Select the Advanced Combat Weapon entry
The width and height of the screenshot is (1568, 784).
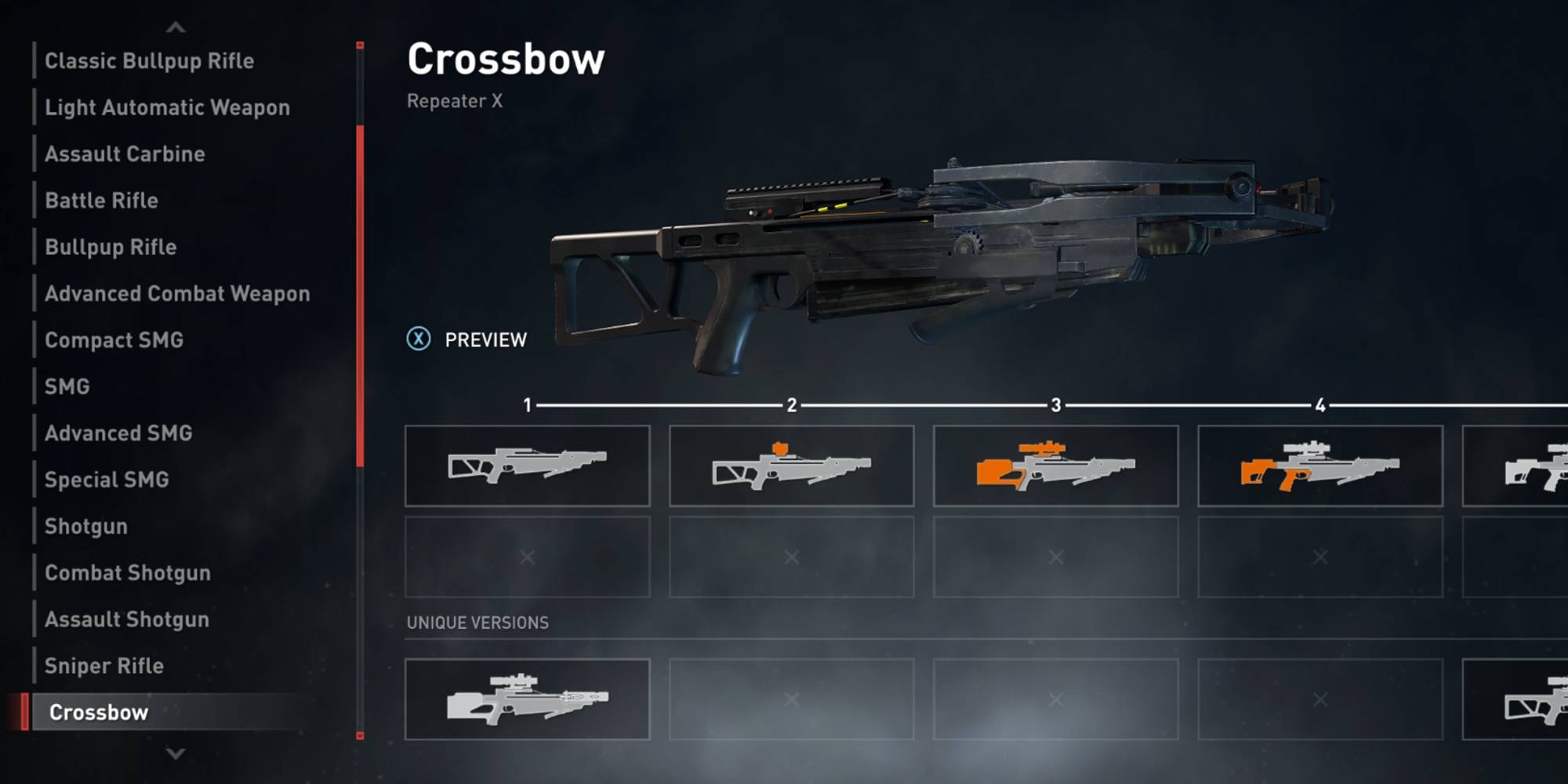pos(178,294)
